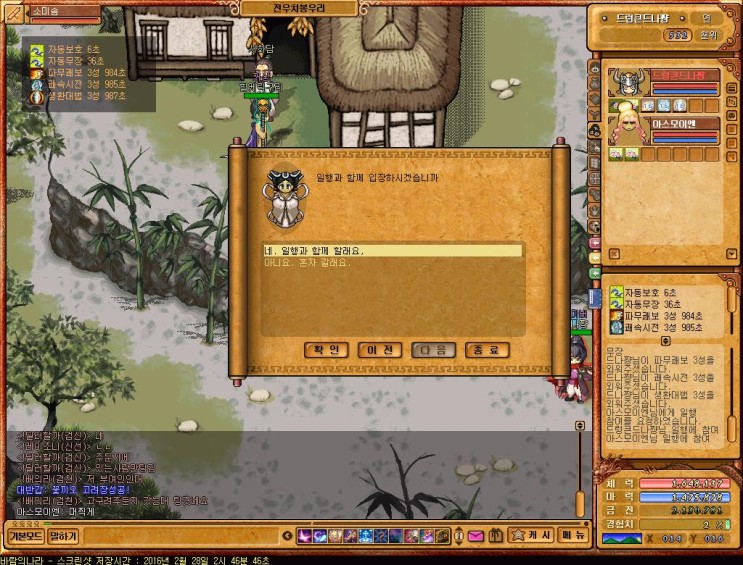Viewport: 743px width, 565px height.
Task: Open the 메뉴 menu button
Action: (573, 536)
